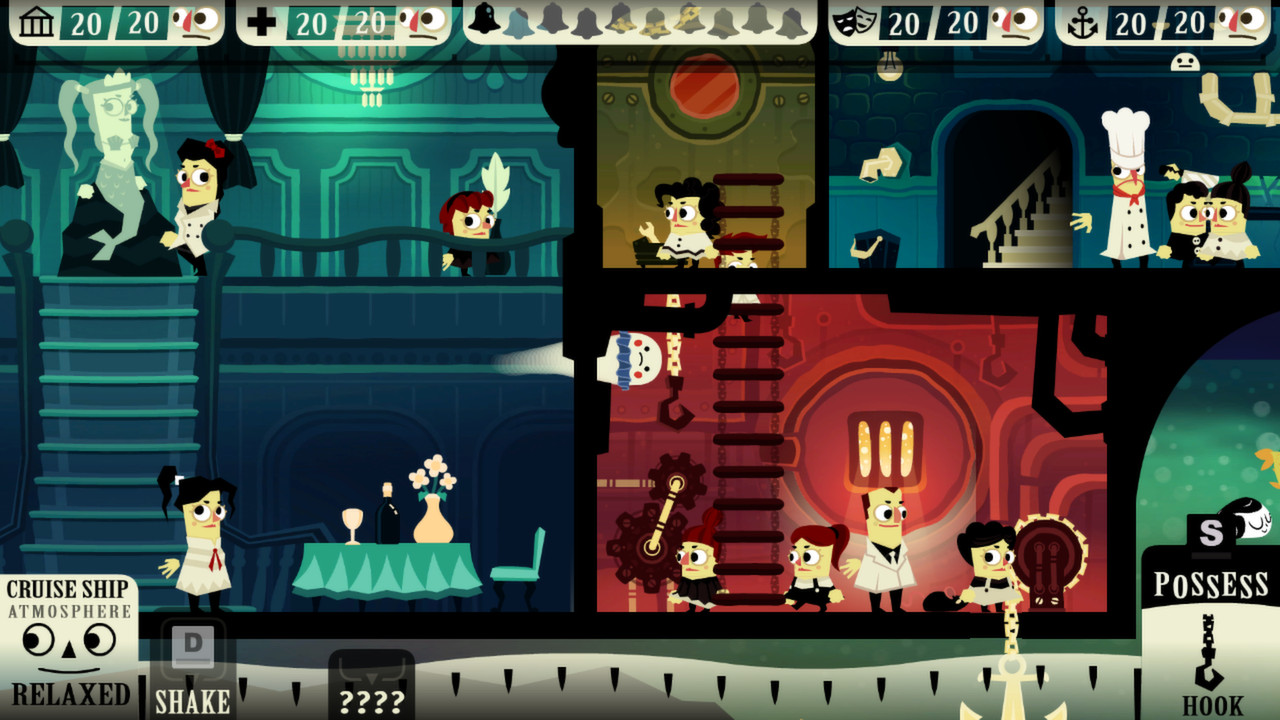
Task: Click the theater masks icon near the 20/20 counter
Action: click(857, 19)
